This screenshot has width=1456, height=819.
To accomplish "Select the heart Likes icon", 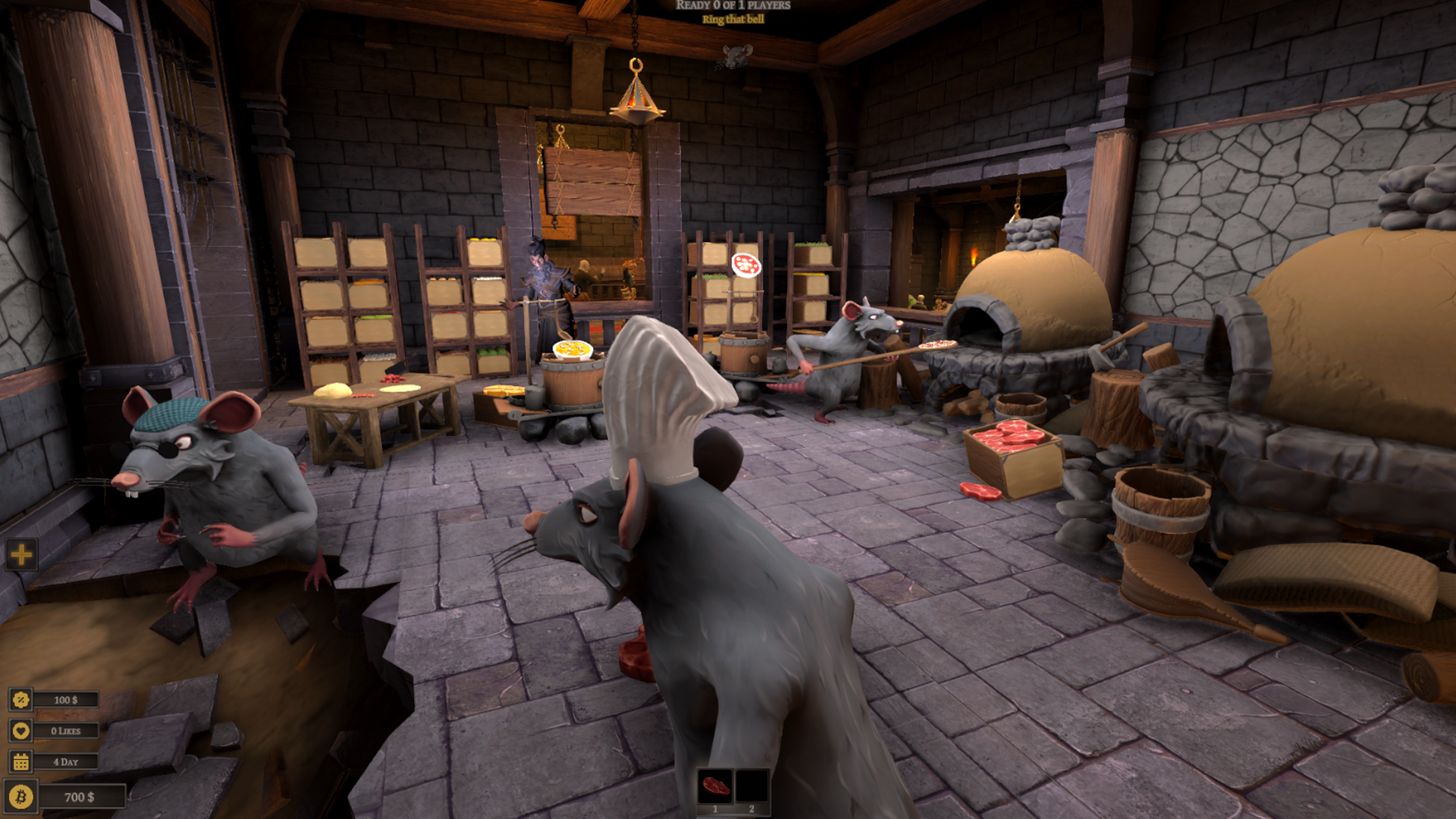I will click(21, 731).
